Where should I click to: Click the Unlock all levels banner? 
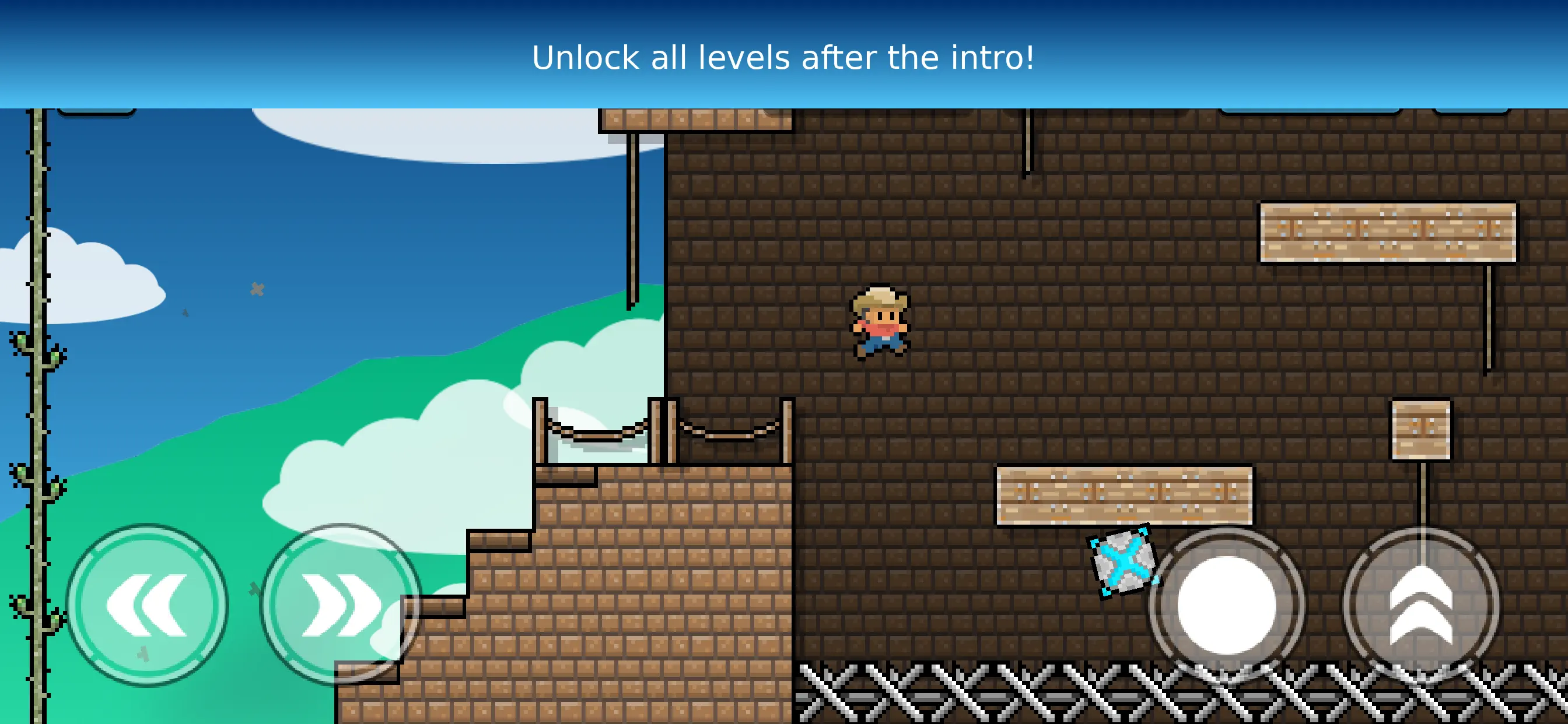(784, 58)
